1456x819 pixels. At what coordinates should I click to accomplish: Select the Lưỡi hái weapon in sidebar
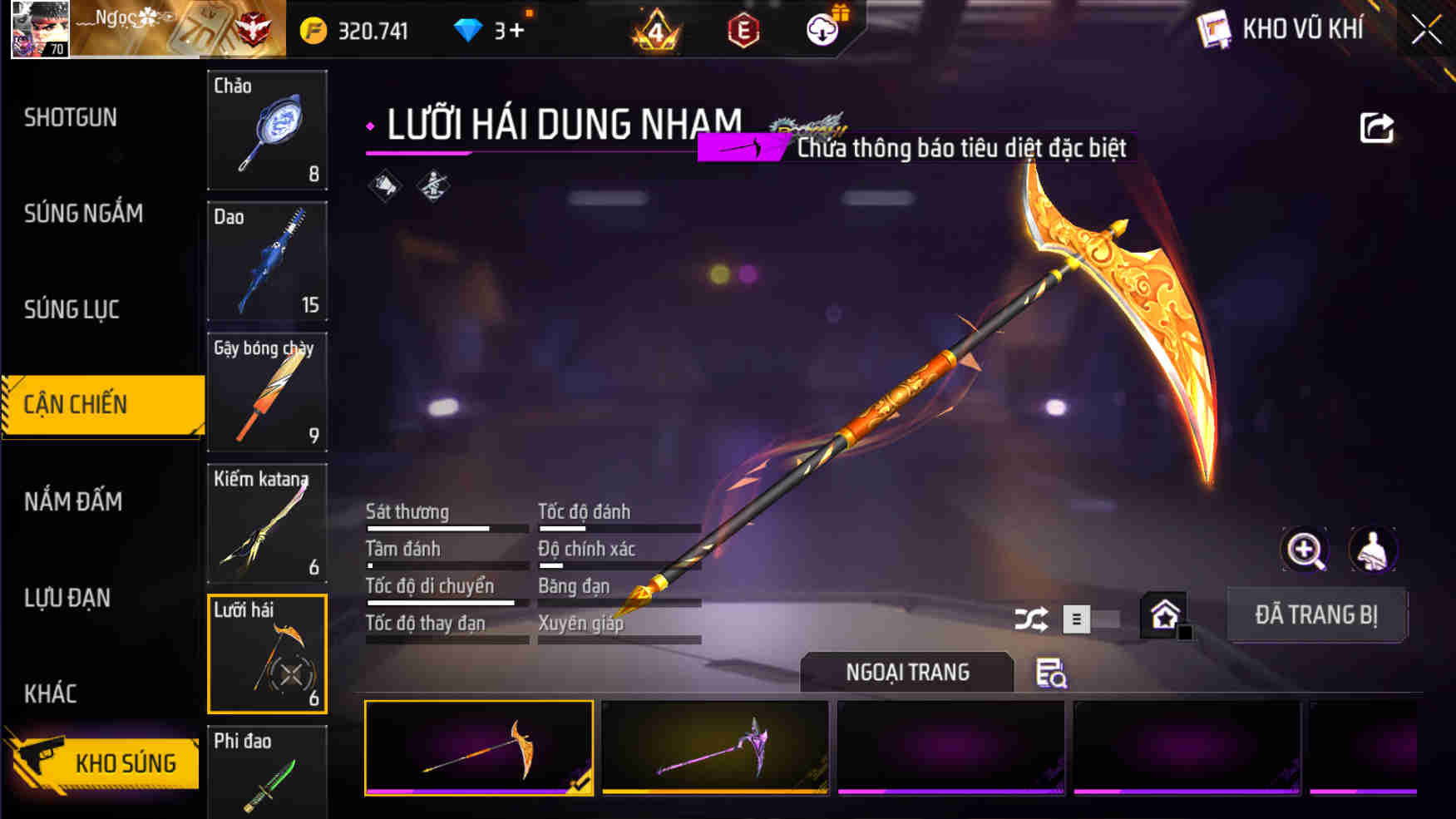pyautogui.click(x=267, y=654)
